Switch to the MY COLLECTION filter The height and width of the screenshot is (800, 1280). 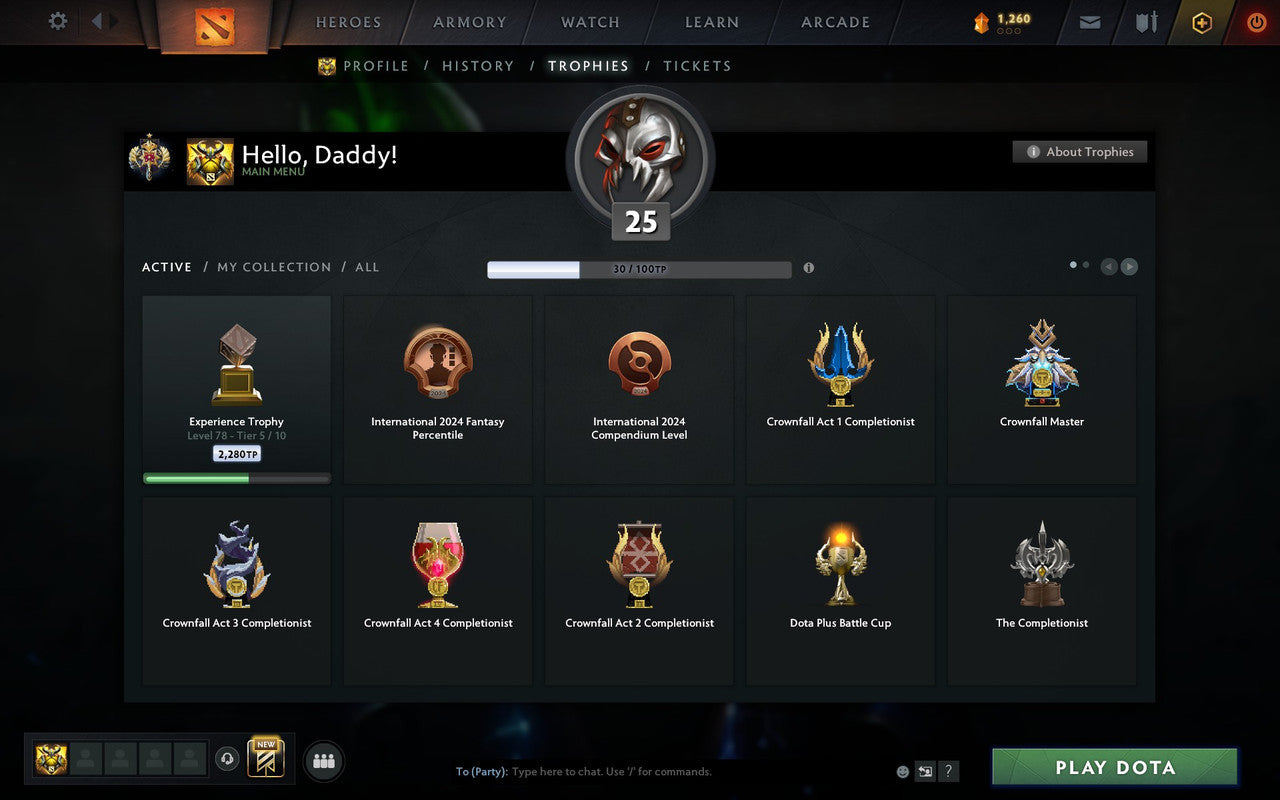[x=273, y=267]
